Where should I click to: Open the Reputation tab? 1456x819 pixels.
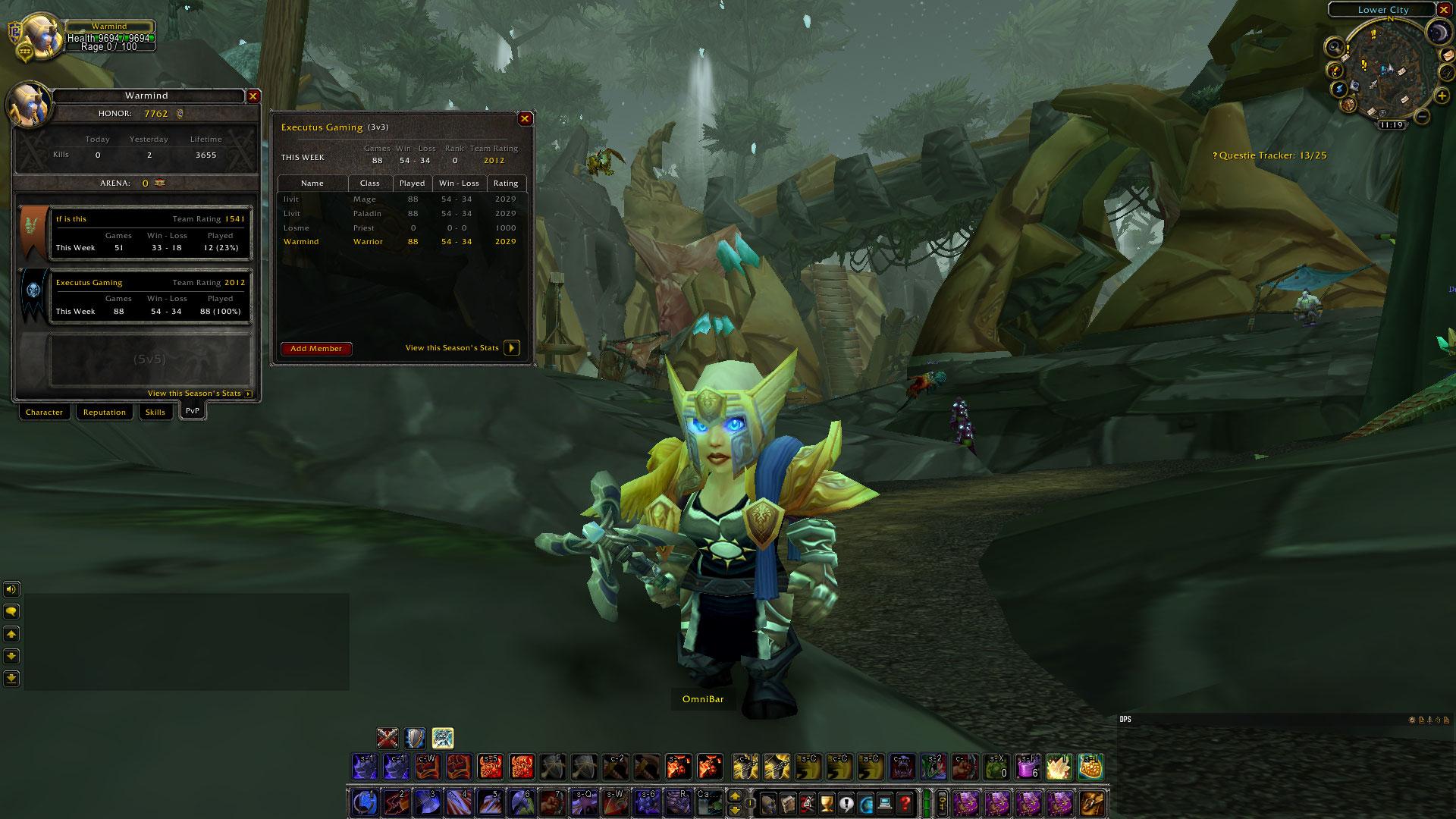pos(105,413)
